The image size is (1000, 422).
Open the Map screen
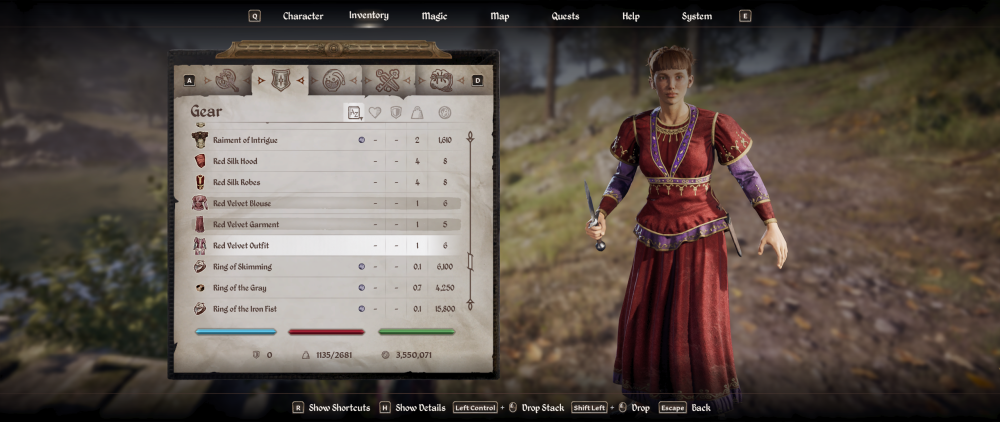pos(500,16)
